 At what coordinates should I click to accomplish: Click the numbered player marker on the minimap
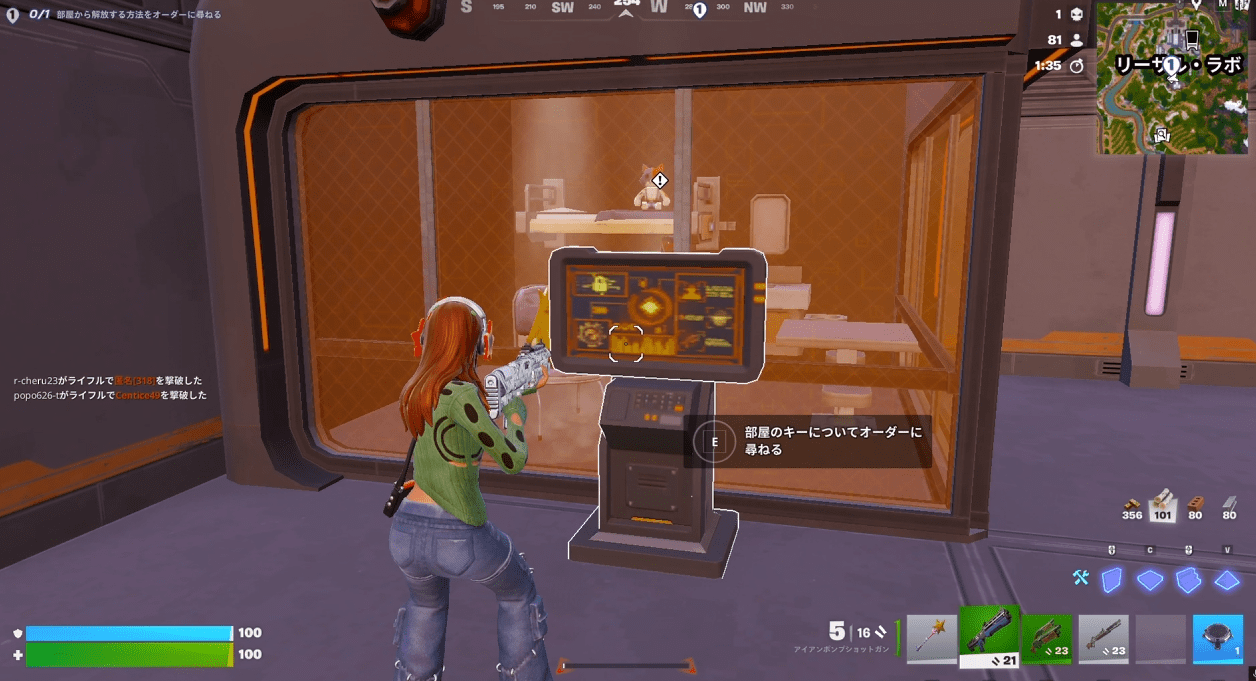pyautogui.click(x=1168, y=65)
